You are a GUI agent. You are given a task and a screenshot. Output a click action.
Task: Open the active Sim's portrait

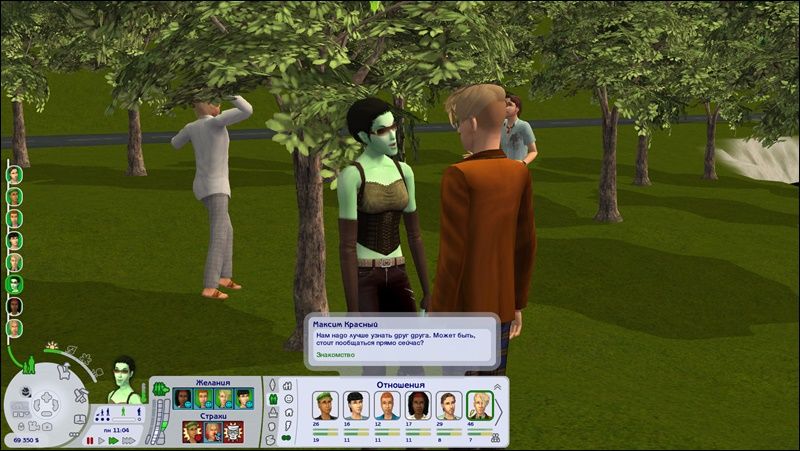[x=125, y=378]
